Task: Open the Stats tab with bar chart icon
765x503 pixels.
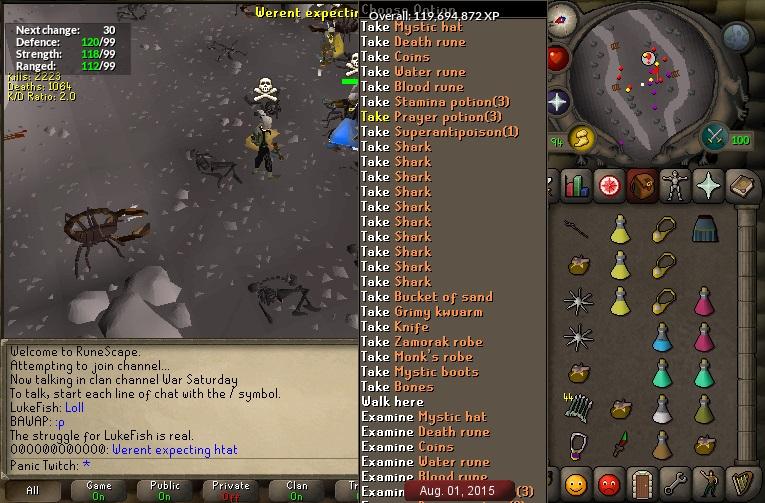Action: click(576, 185)
